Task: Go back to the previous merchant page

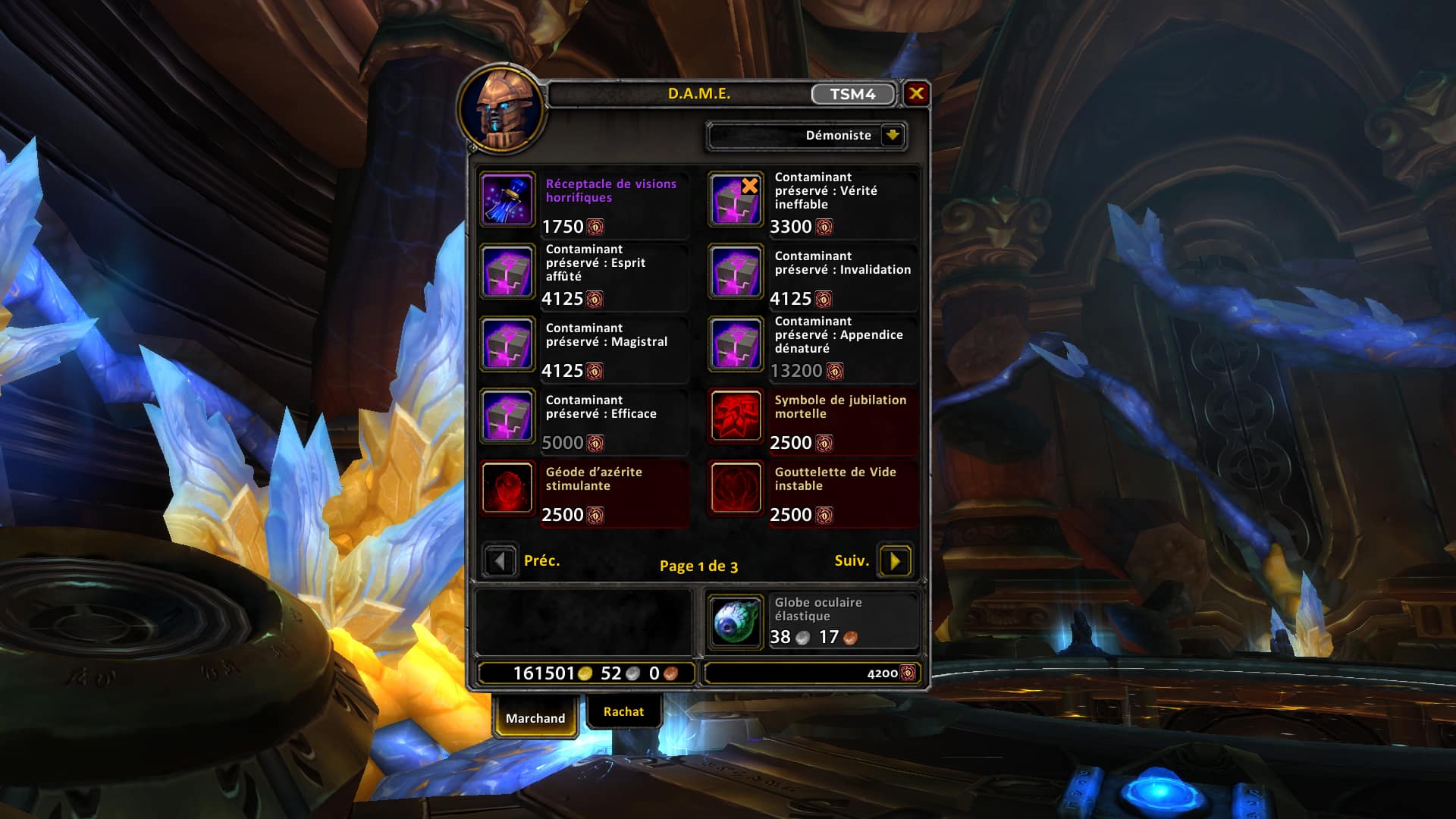Action: coord(500,561)
